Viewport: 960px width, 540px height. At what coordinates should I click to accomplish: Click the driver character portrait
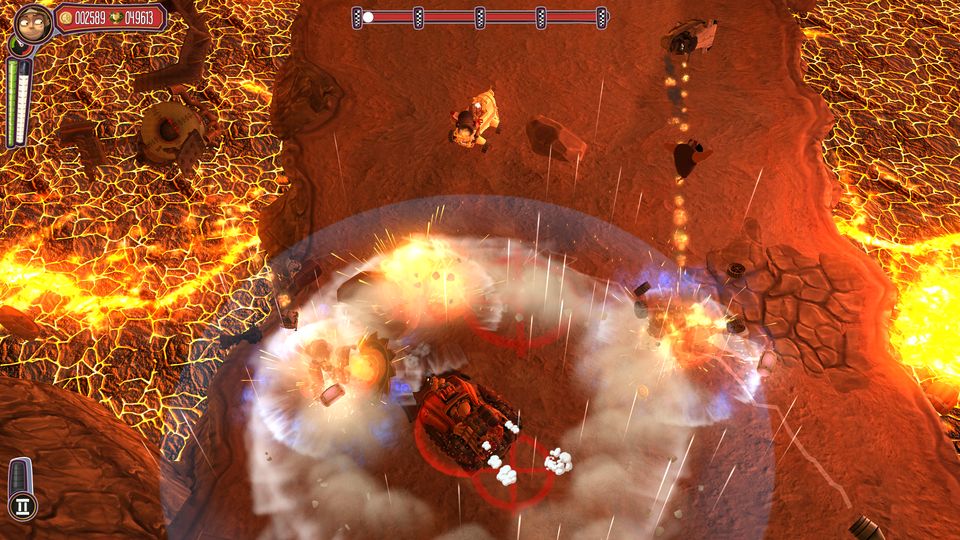tap(32, 24)
